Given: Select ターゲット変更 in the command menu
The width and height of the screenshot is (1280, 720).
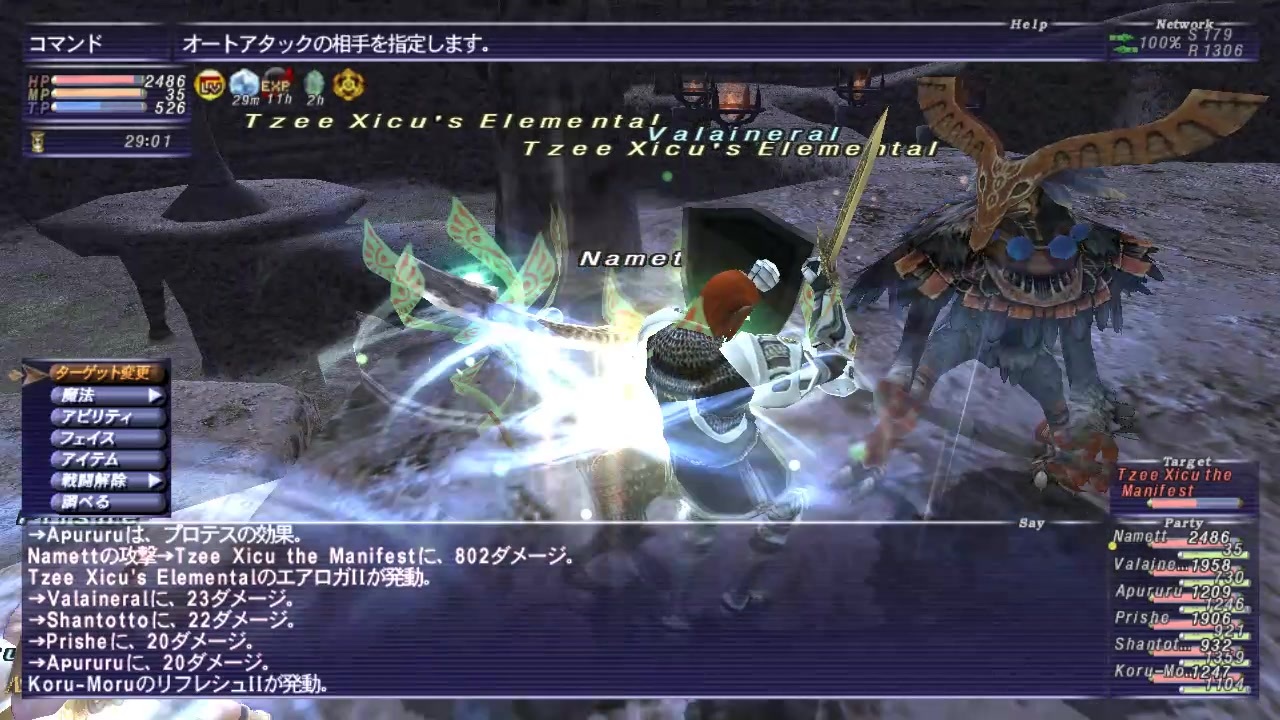Looking at the screenshot, I should coord(103,371).
